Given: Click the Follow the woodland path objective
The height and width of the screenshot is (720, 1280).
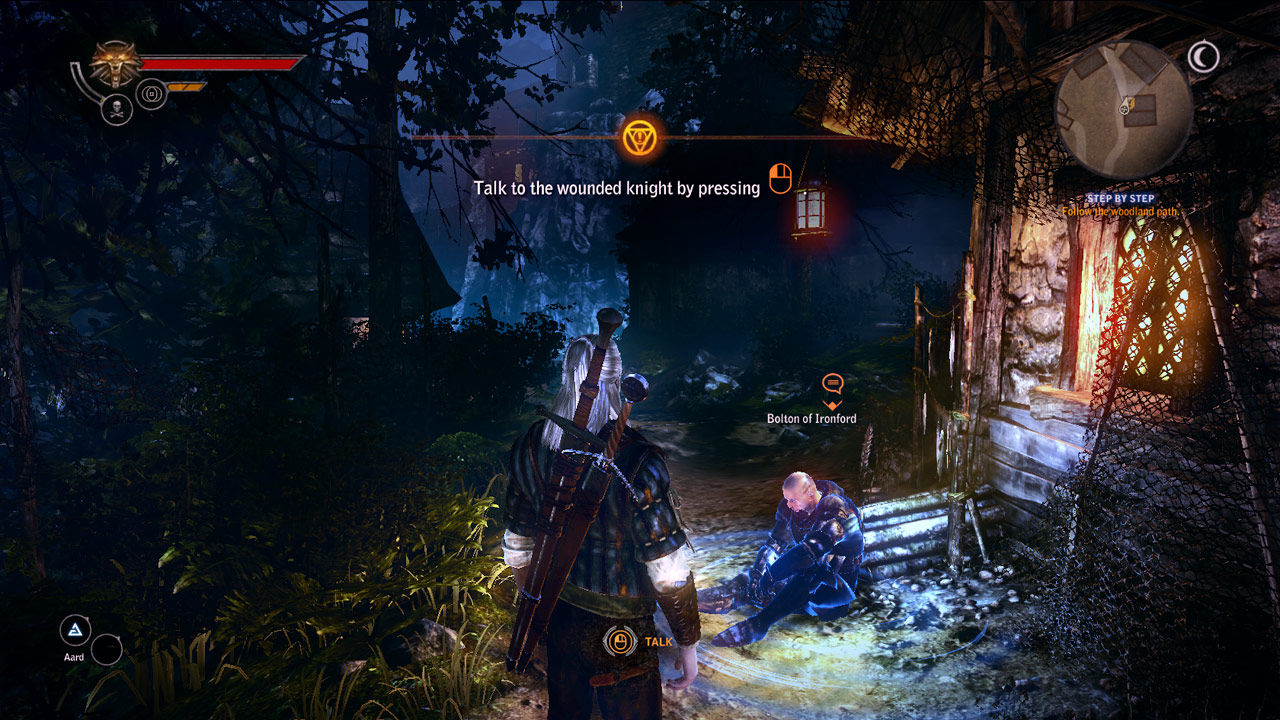Looking at the screenshot, I should pyautogui.click(x=1121, y=211).
